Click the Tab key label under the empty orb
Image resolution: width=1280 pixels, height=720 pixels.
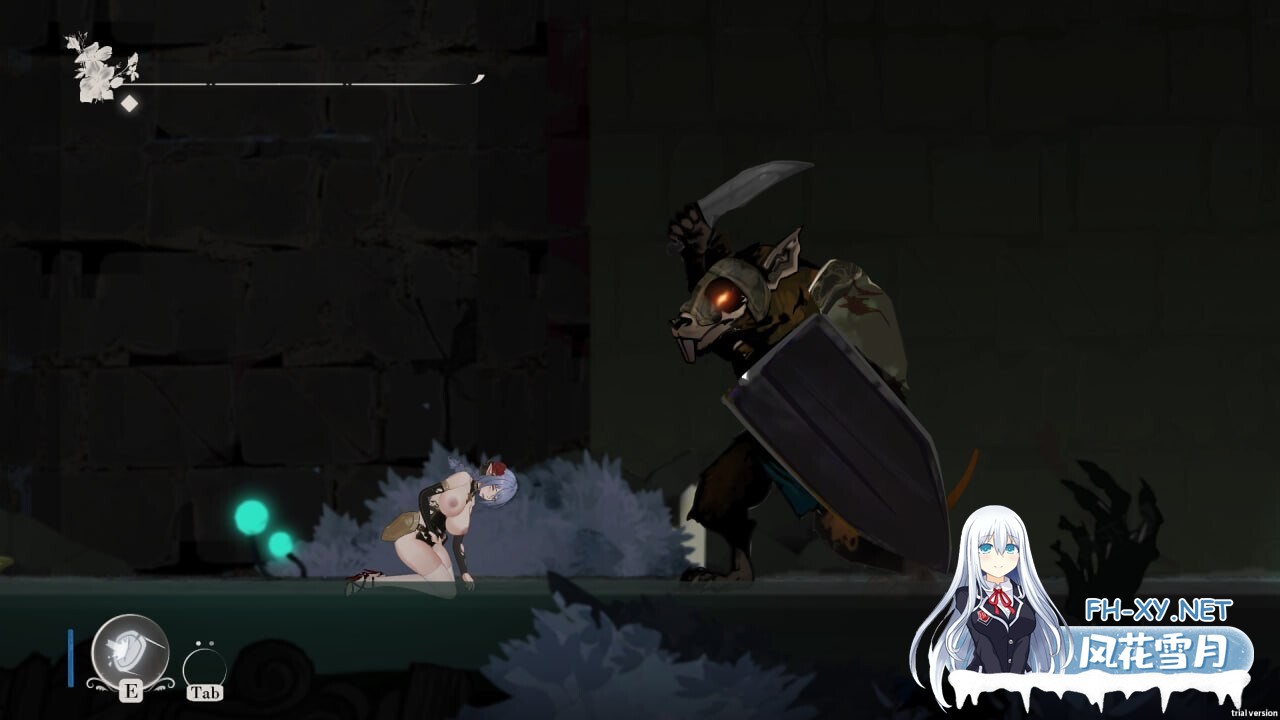(205, 692)
